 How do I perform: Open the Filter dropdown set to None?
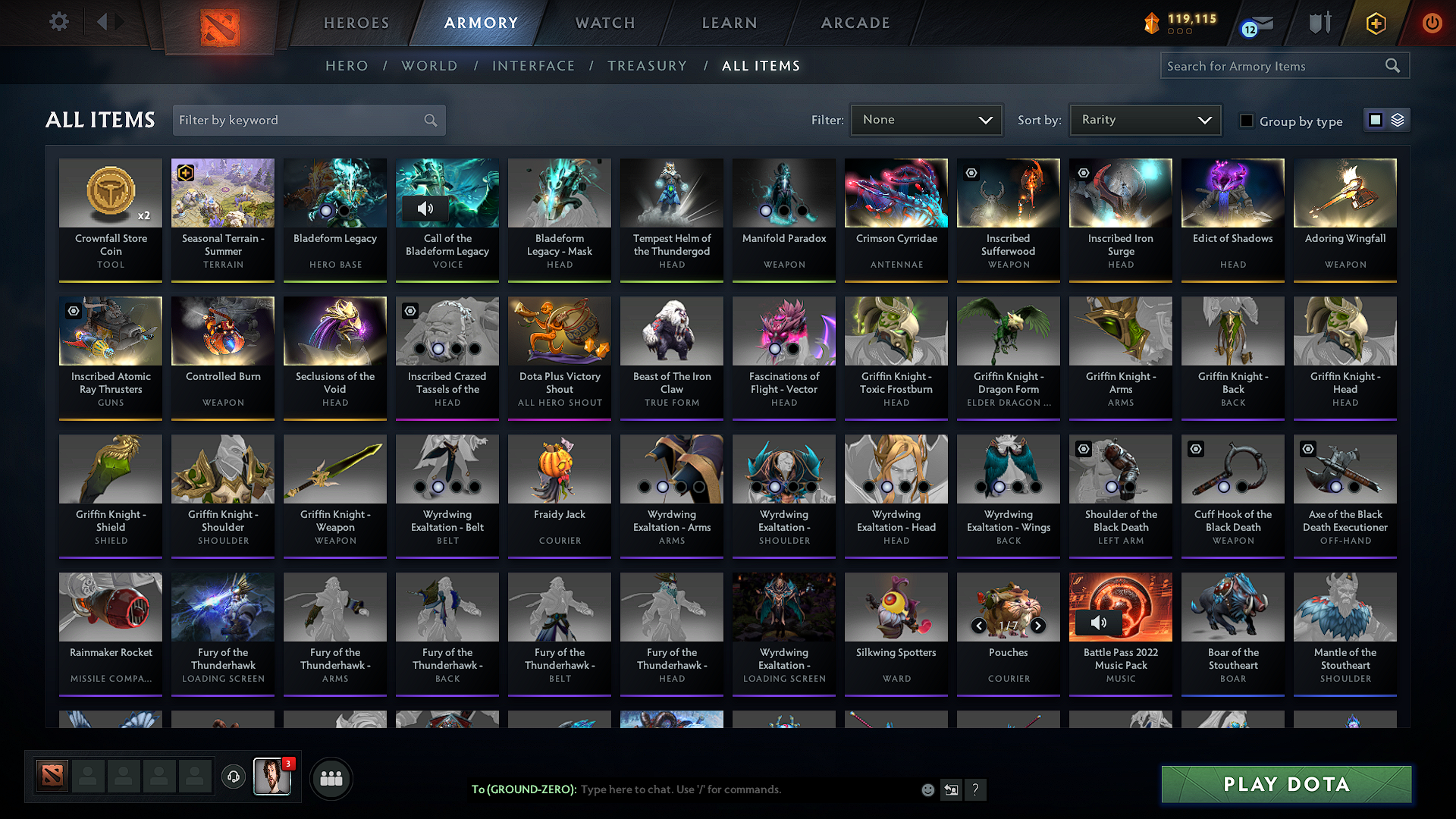[x=926, y=119]
